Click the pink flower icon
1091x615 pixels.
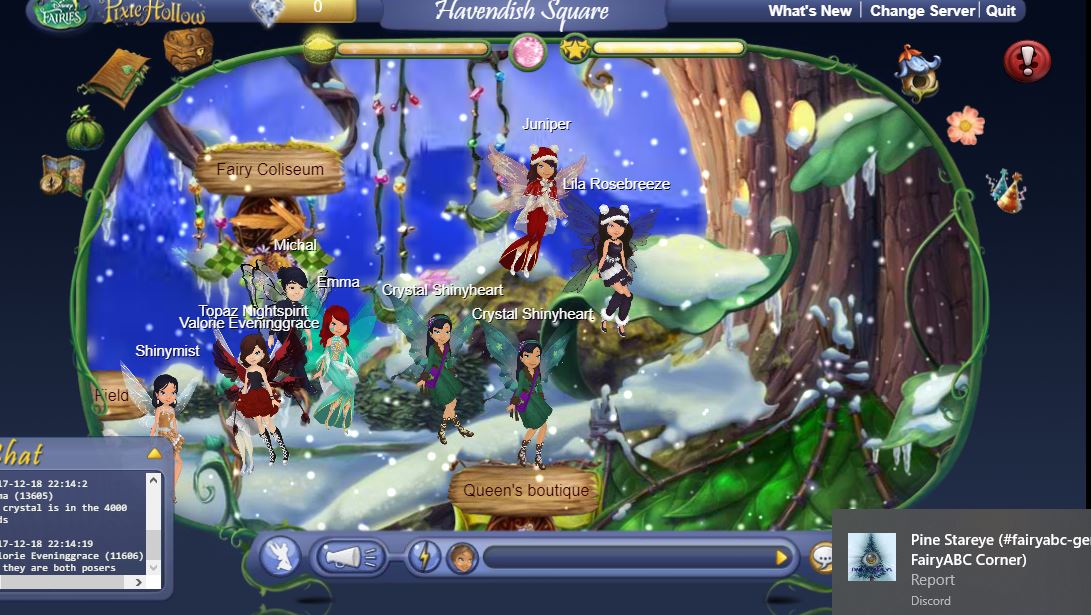point(965,125)
